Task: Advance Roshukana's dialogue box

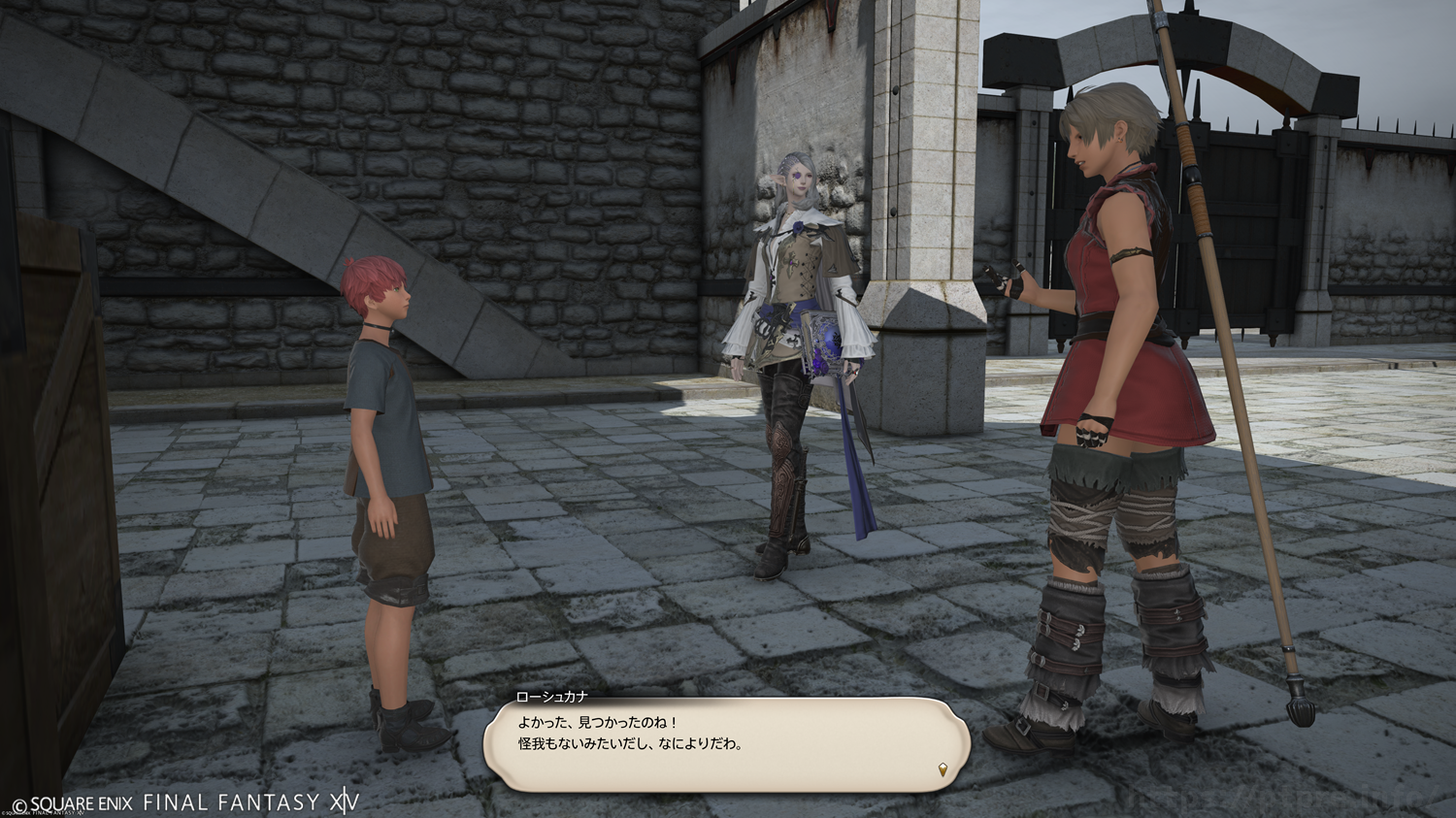Action: point(726,742)
